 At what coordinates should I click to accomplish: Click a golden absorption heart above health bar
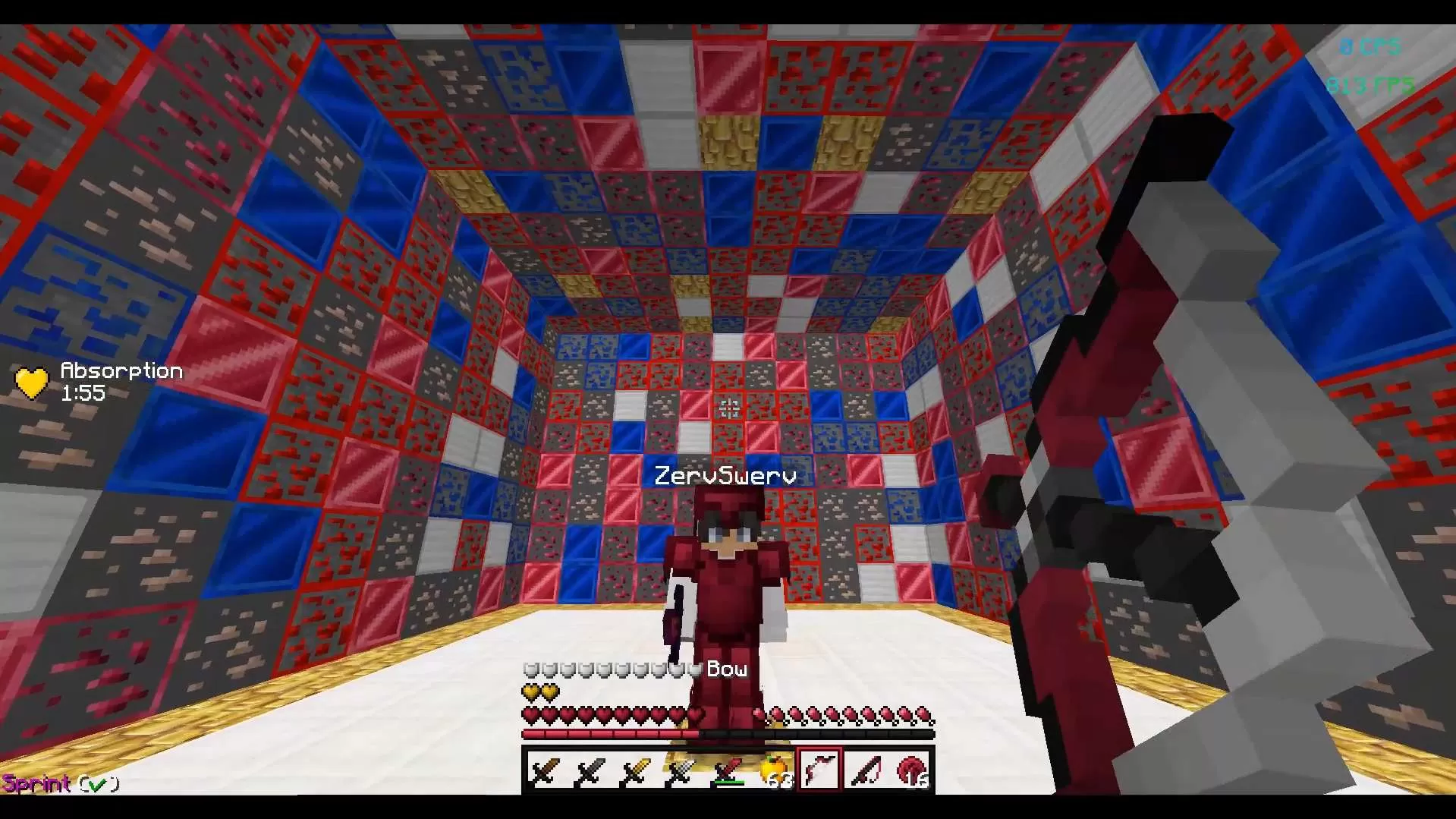click(531, 692)
